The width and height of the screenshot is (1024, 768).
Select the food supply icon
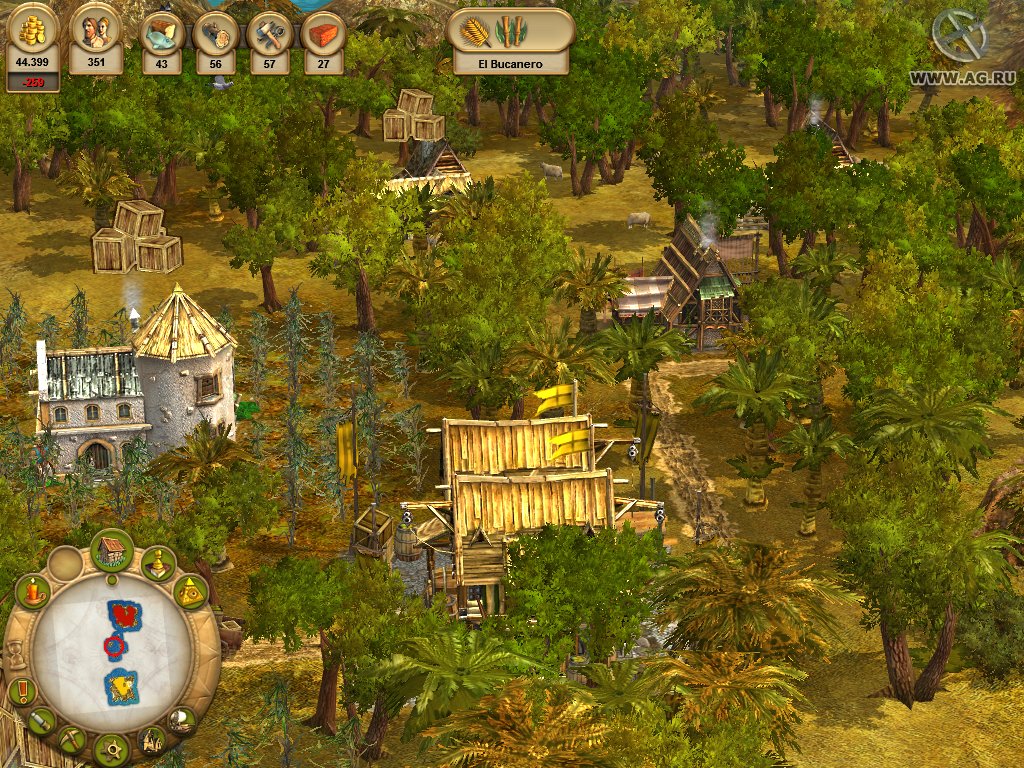160,32
